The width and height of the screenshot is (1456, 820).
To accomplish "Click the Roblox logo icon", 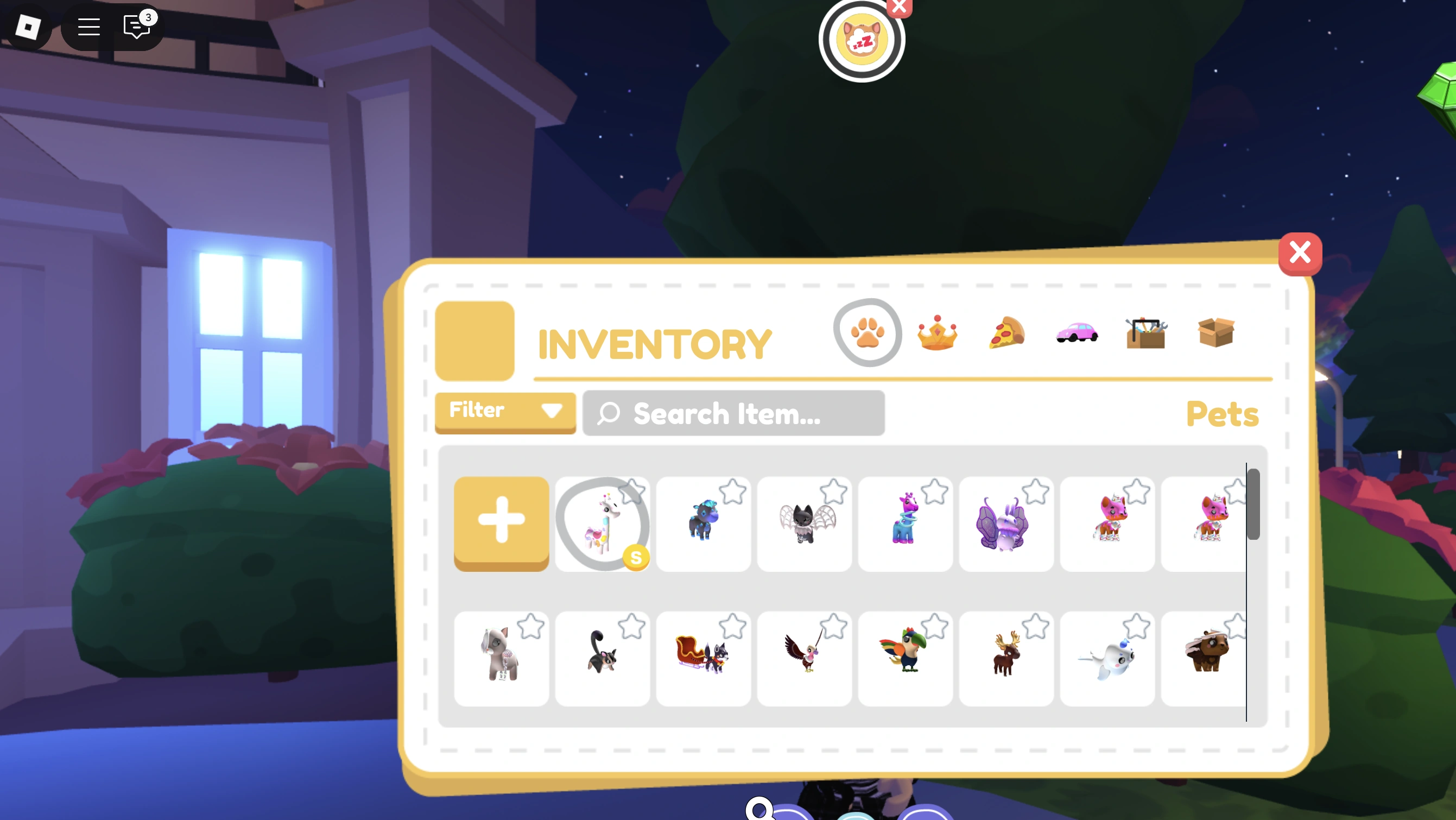I will click(x=28, y=27).
